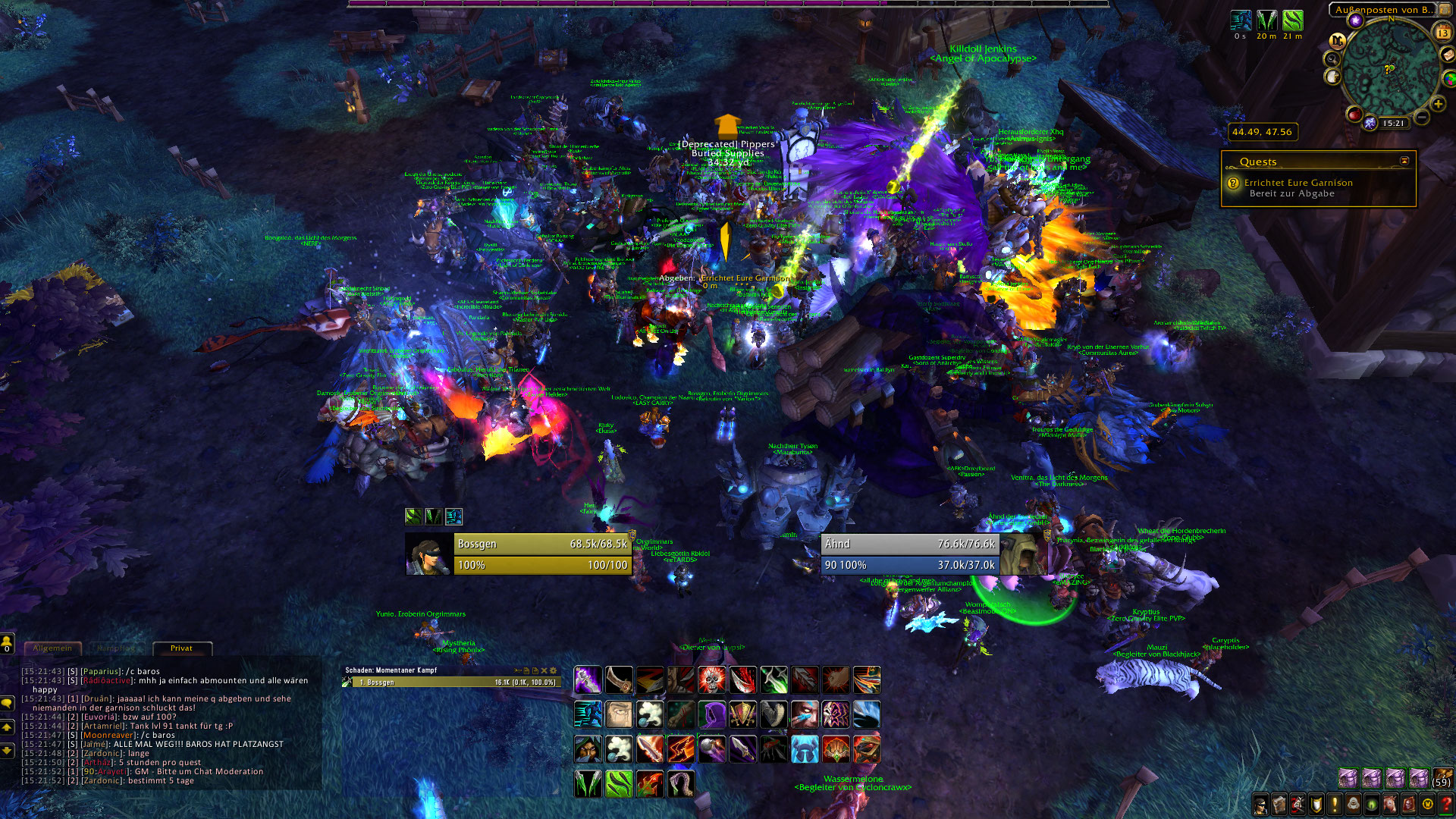This screenshot has width=1456, height=819.
Task: Open the main backpack showing 59
Action: coord(1442,778)
